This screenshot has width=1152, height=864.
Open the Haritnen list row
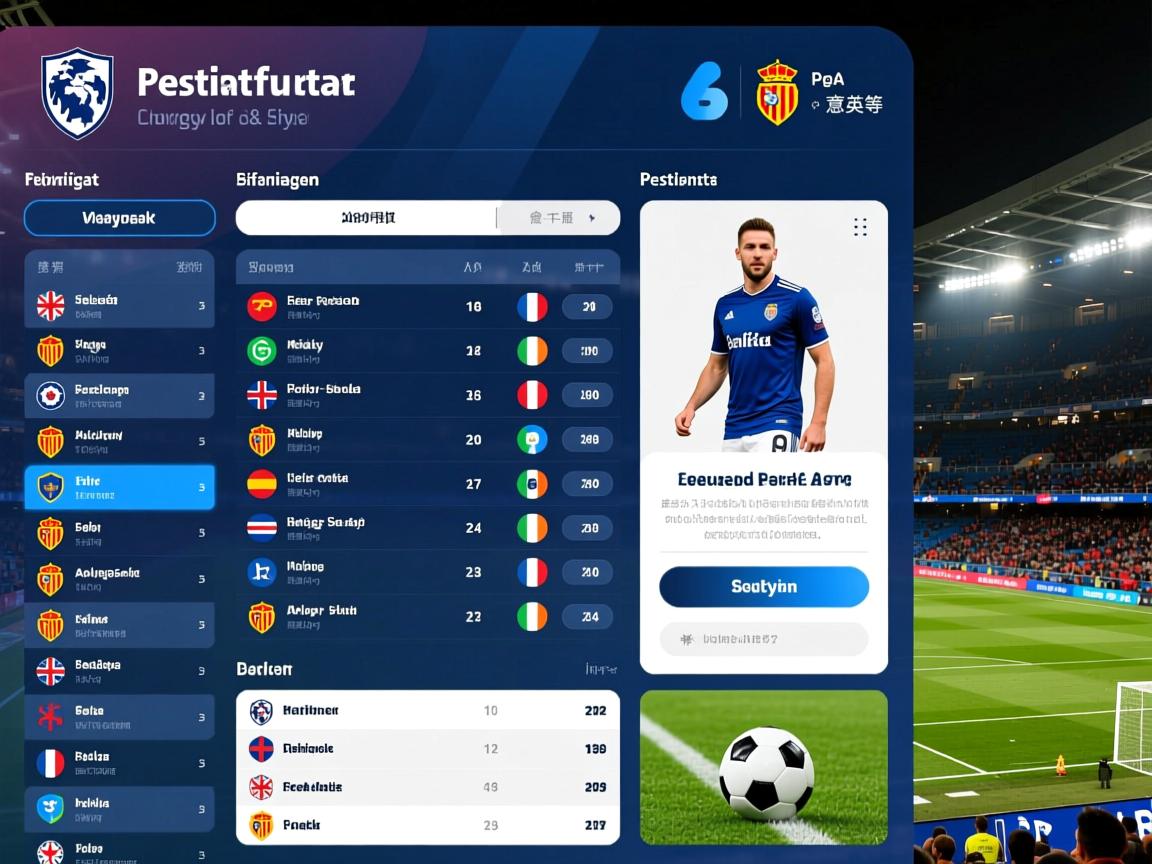pos(427,711)
